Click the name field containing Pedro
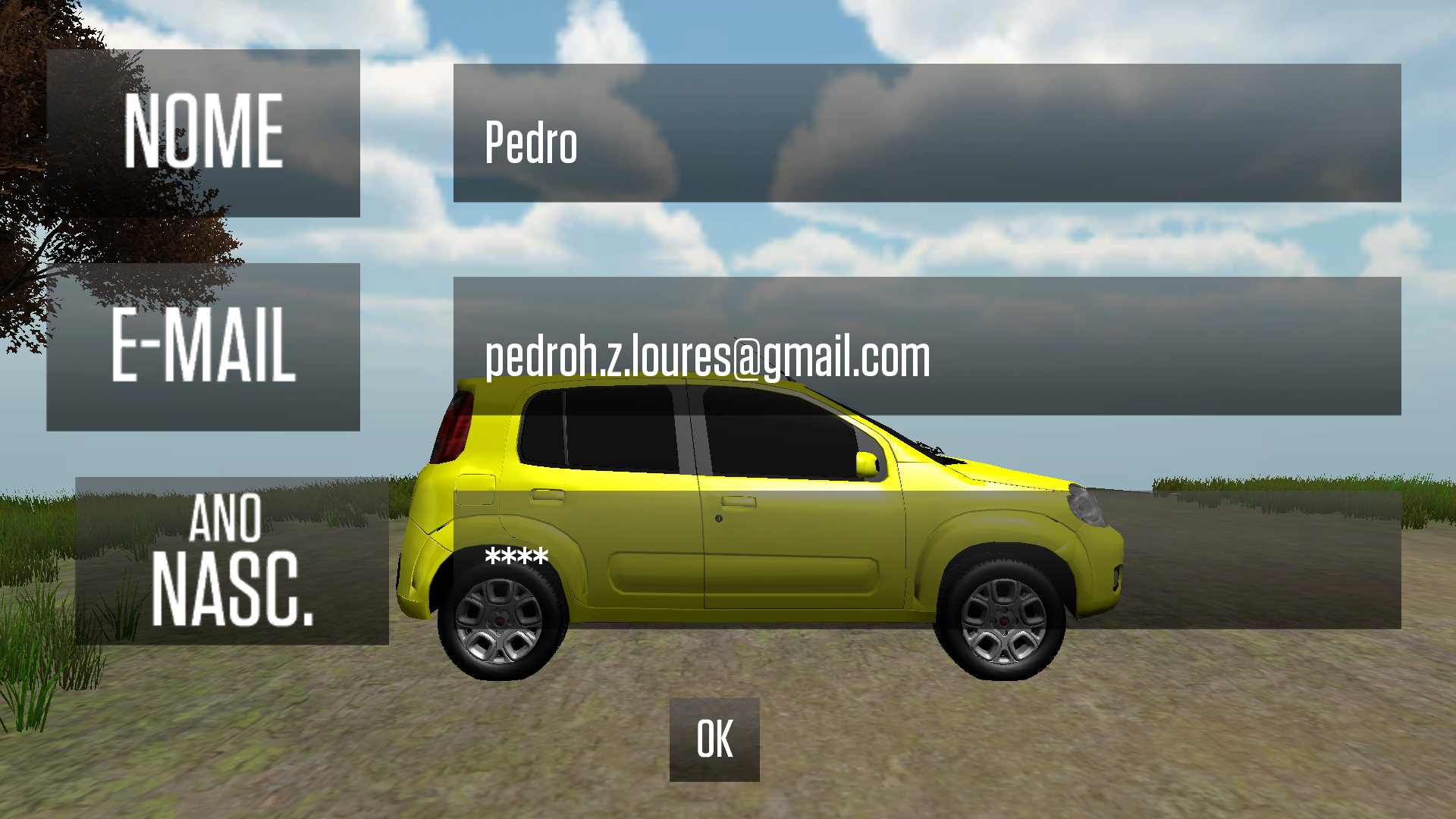The height and width of the screenshot is (819, 1456). click(927, 133)
